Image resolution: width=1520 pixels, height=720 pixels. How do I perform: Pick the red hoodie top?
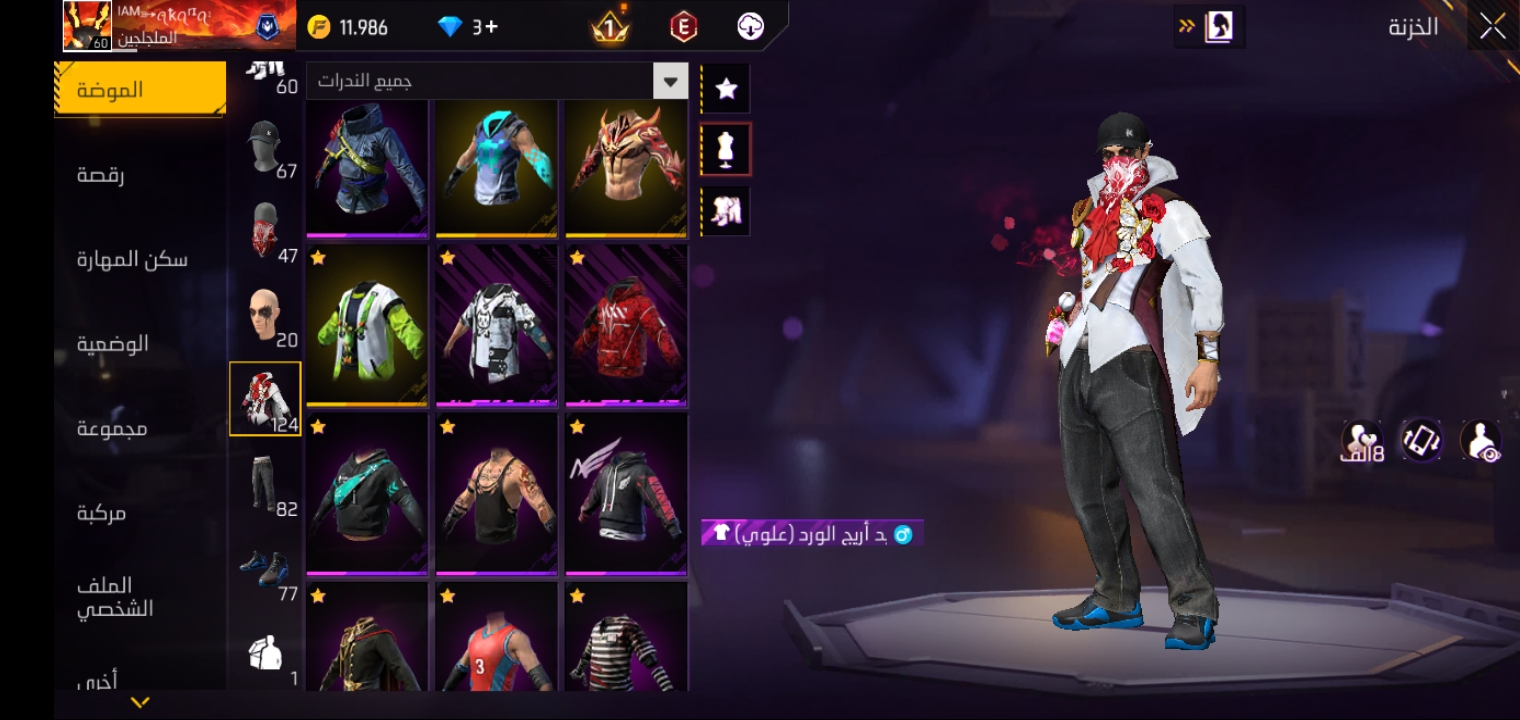tap(626, 325)
